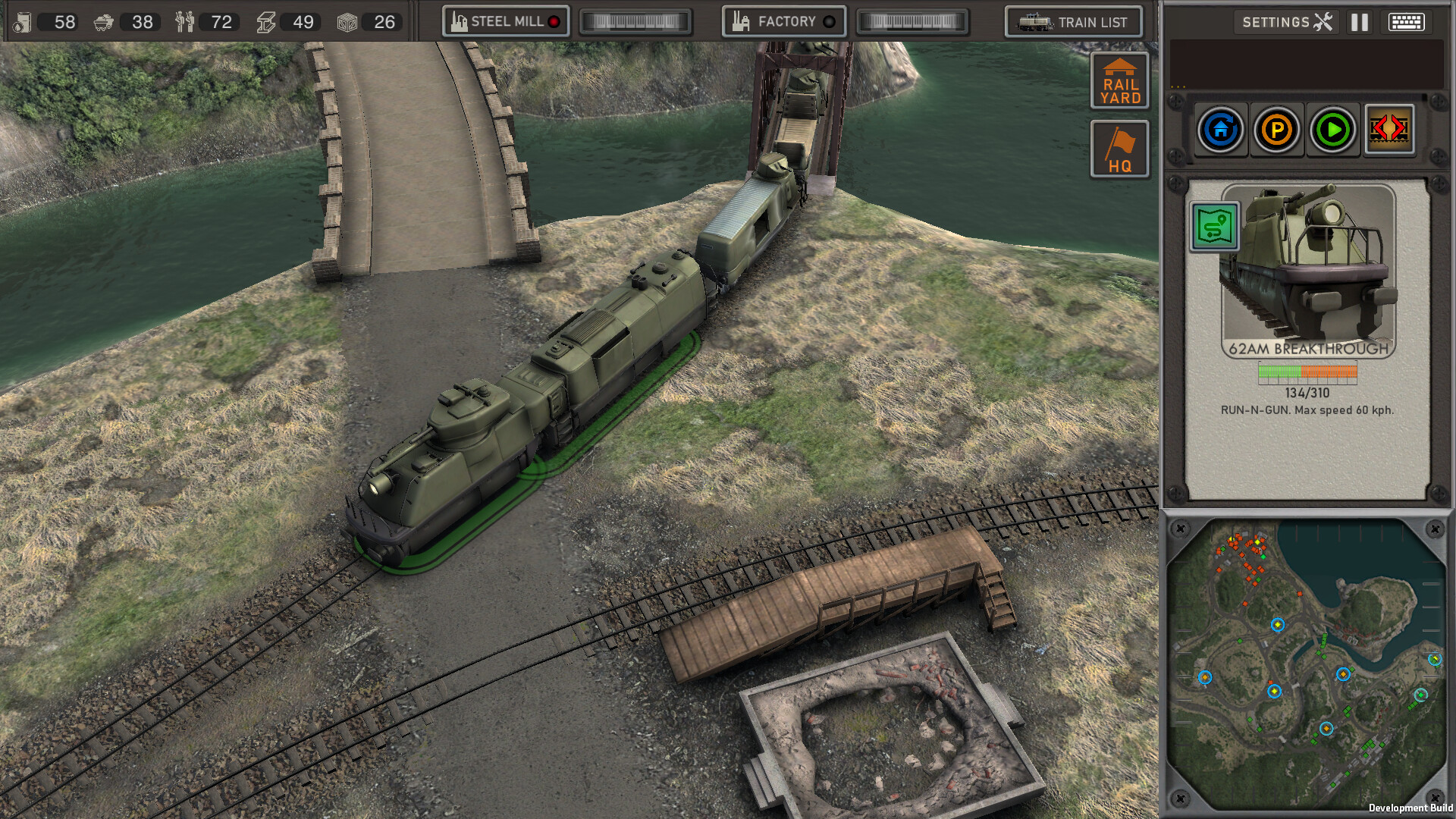This screenshot has height=819, width=1456.
Task: Click the oil barrel resource icon
Action: coord(21,22)
